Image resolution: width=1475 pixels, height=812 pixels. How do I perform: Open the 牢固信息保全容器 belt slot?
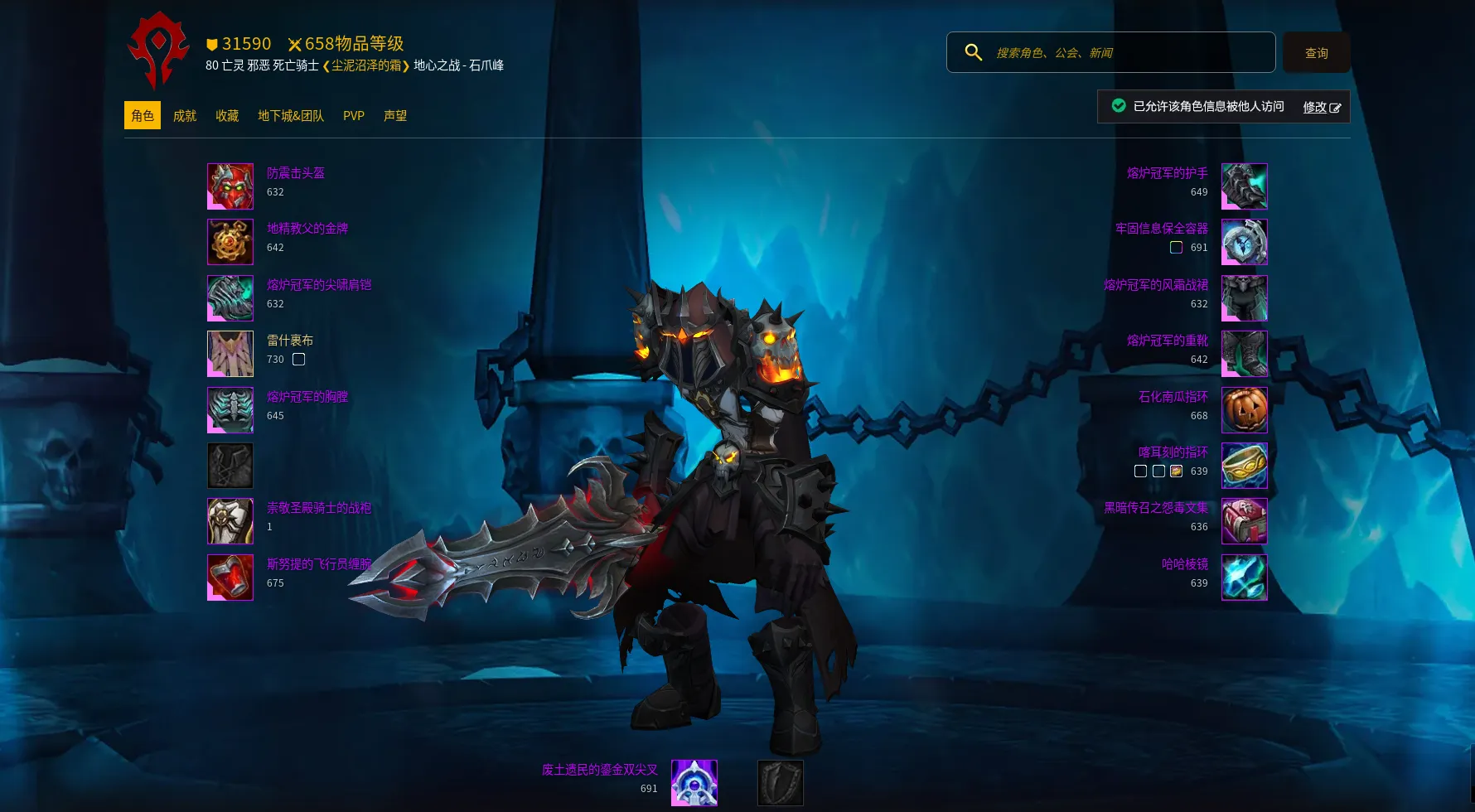pos(1244,242)
